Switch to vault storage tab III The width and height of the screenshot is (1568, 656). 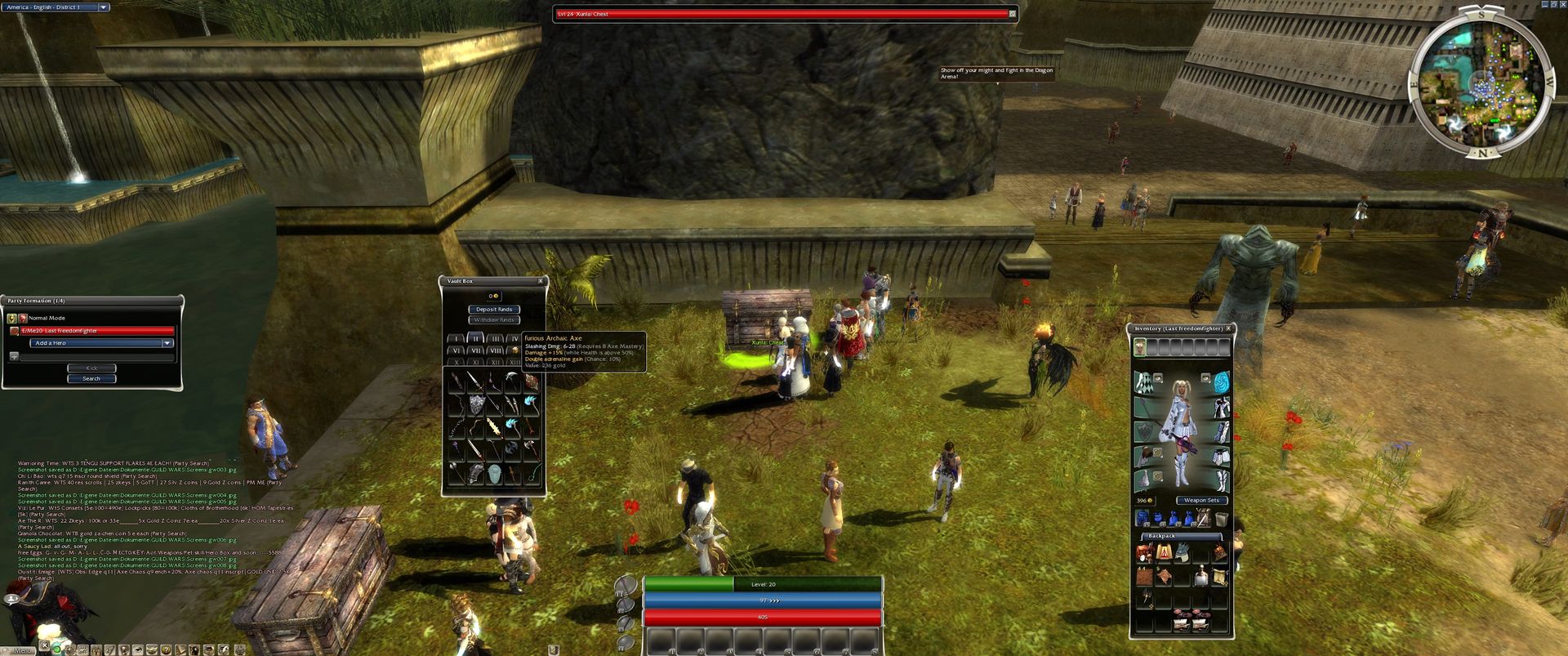[x=495, y=338]
